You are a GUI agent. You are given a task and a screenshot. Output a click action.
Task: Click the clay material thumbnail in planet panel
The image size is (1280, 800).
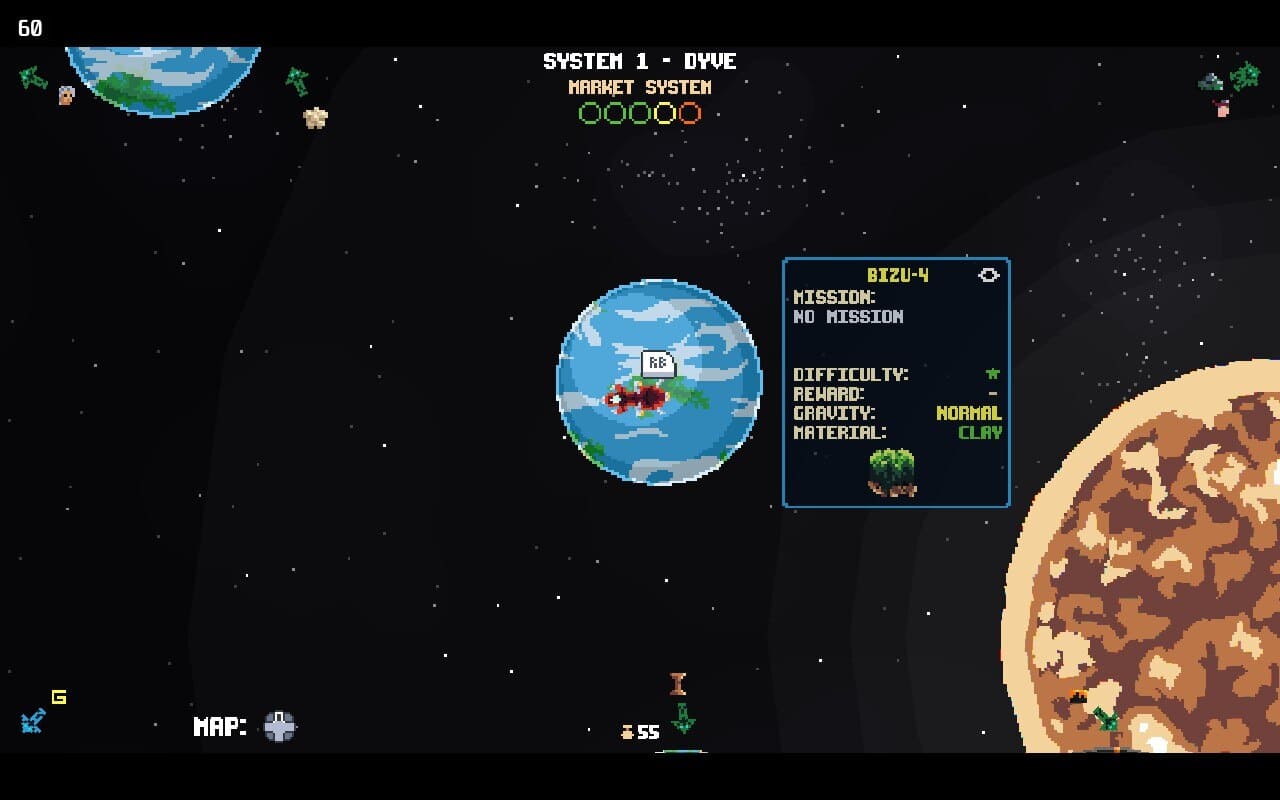point(892,472)
